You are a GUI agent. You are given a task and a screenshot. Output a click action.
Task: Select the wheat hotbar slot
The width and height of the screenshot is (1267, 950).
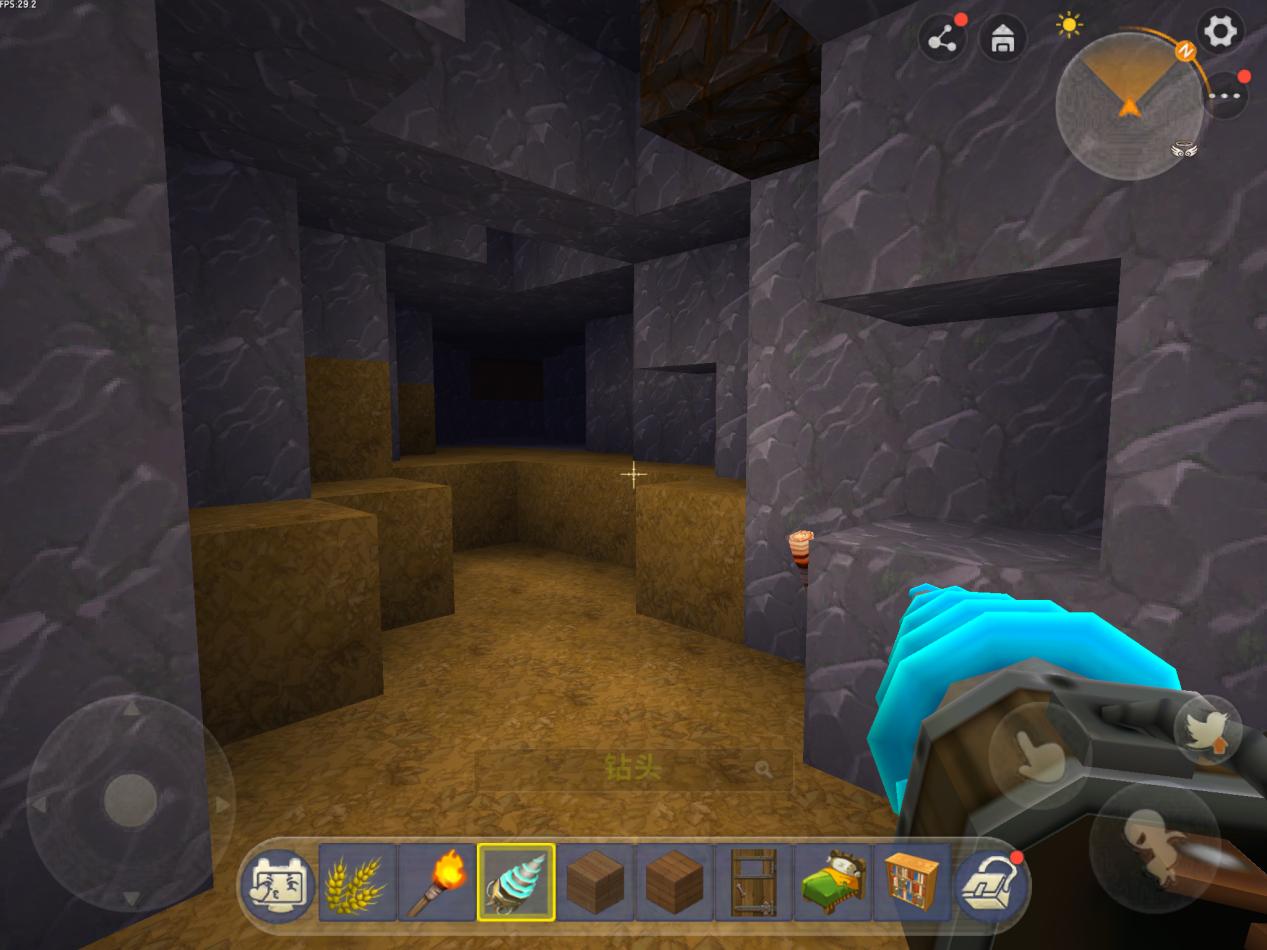(357, 883)
